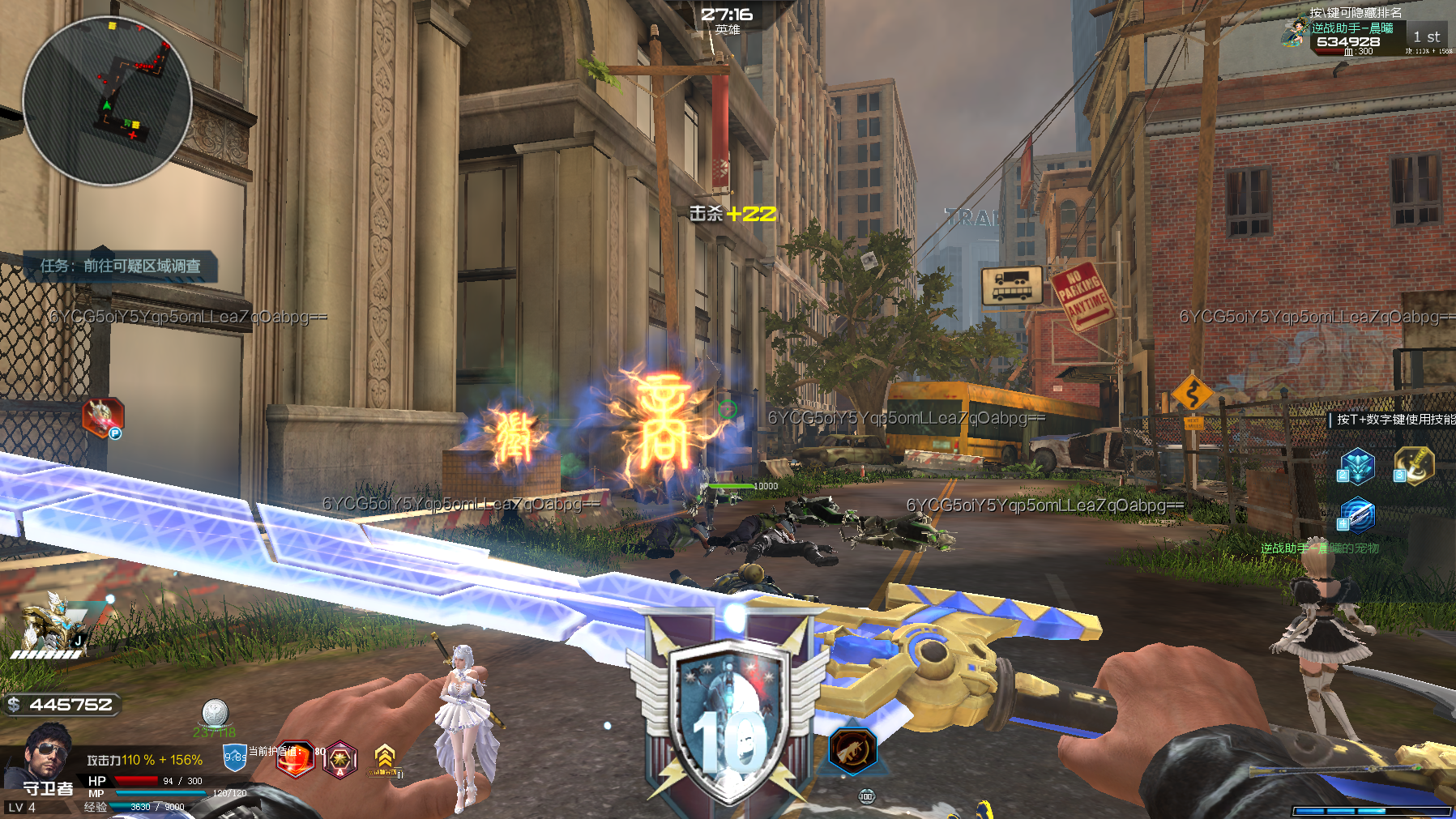Select the silver coin medal icon
The height and width of the screenshot is (819, 1456).
(215, 713)
